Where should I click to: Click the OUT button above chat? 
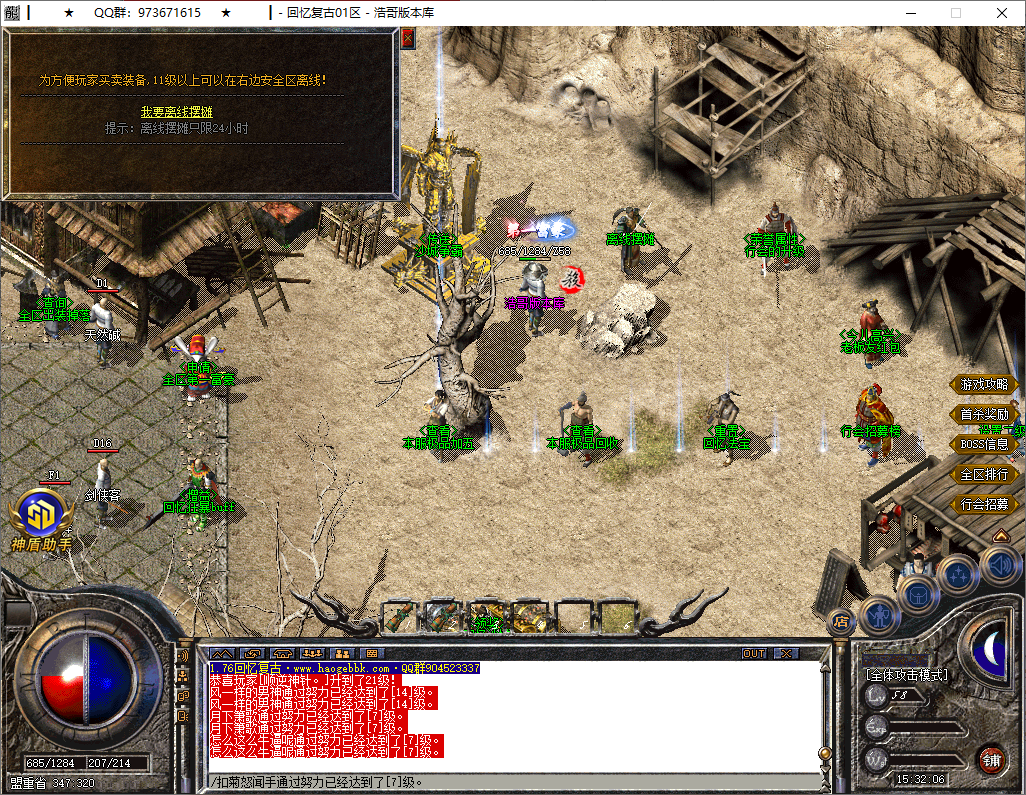754,654
